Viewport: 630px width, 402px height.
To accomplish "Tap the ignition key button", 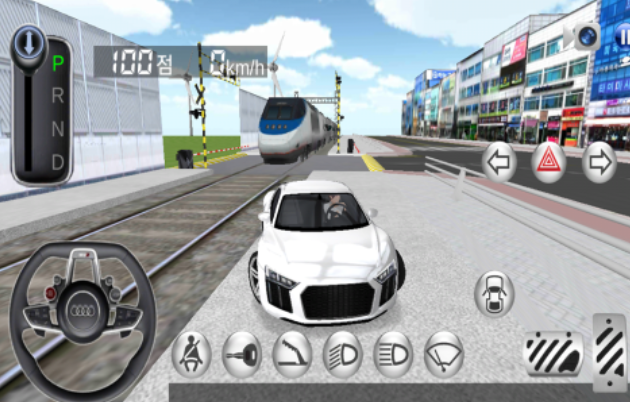I will coord(242,354).
